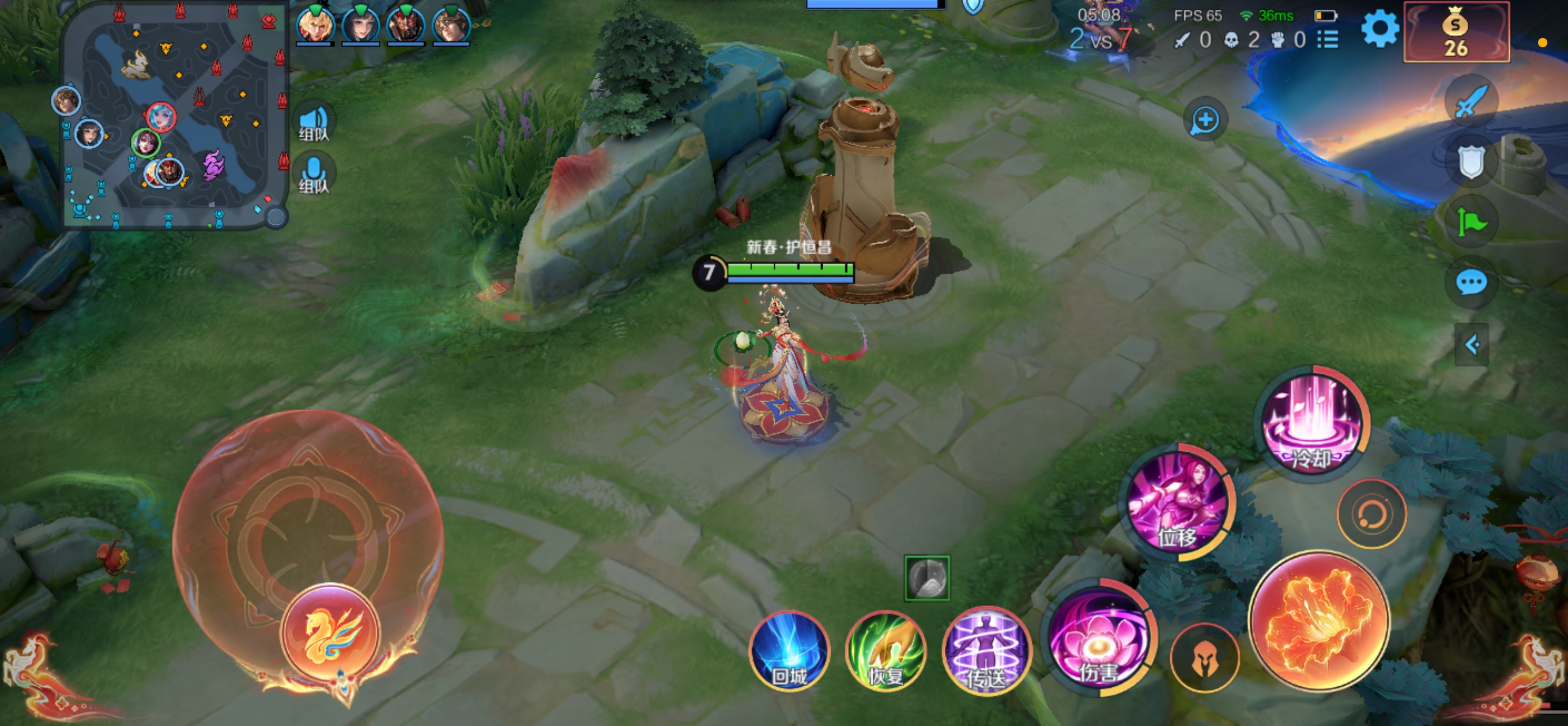The height and width of the screenshot is (726, 1568).
Task: Tap the helmet target-hero button
Action: click(x=1205, y=659)
